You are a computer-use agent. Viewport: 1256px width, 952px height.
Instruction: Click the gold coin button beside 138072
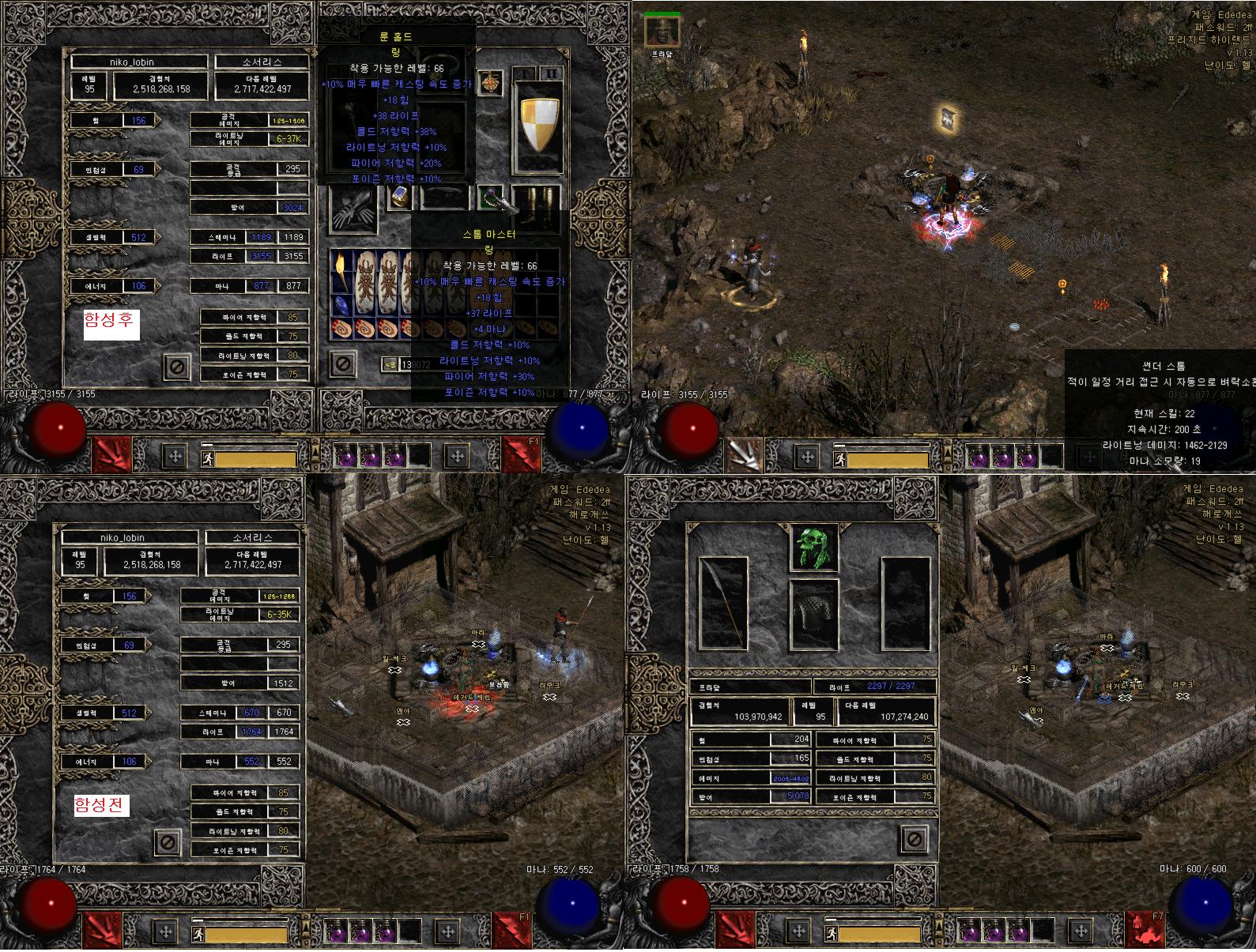[390, 364]
